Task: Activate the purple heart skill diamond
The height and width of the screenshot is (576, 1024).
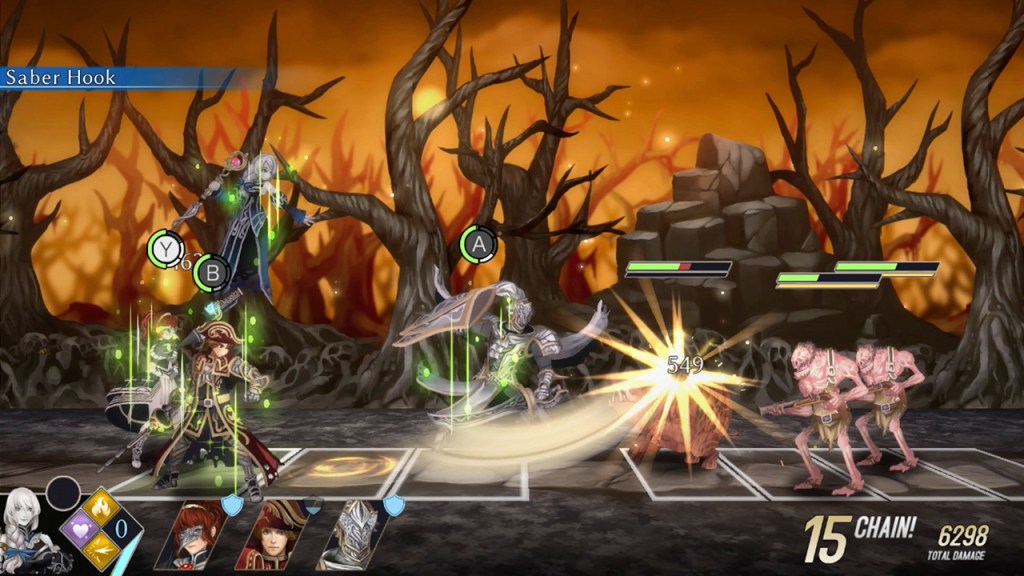Action: (x=79, y=529)
